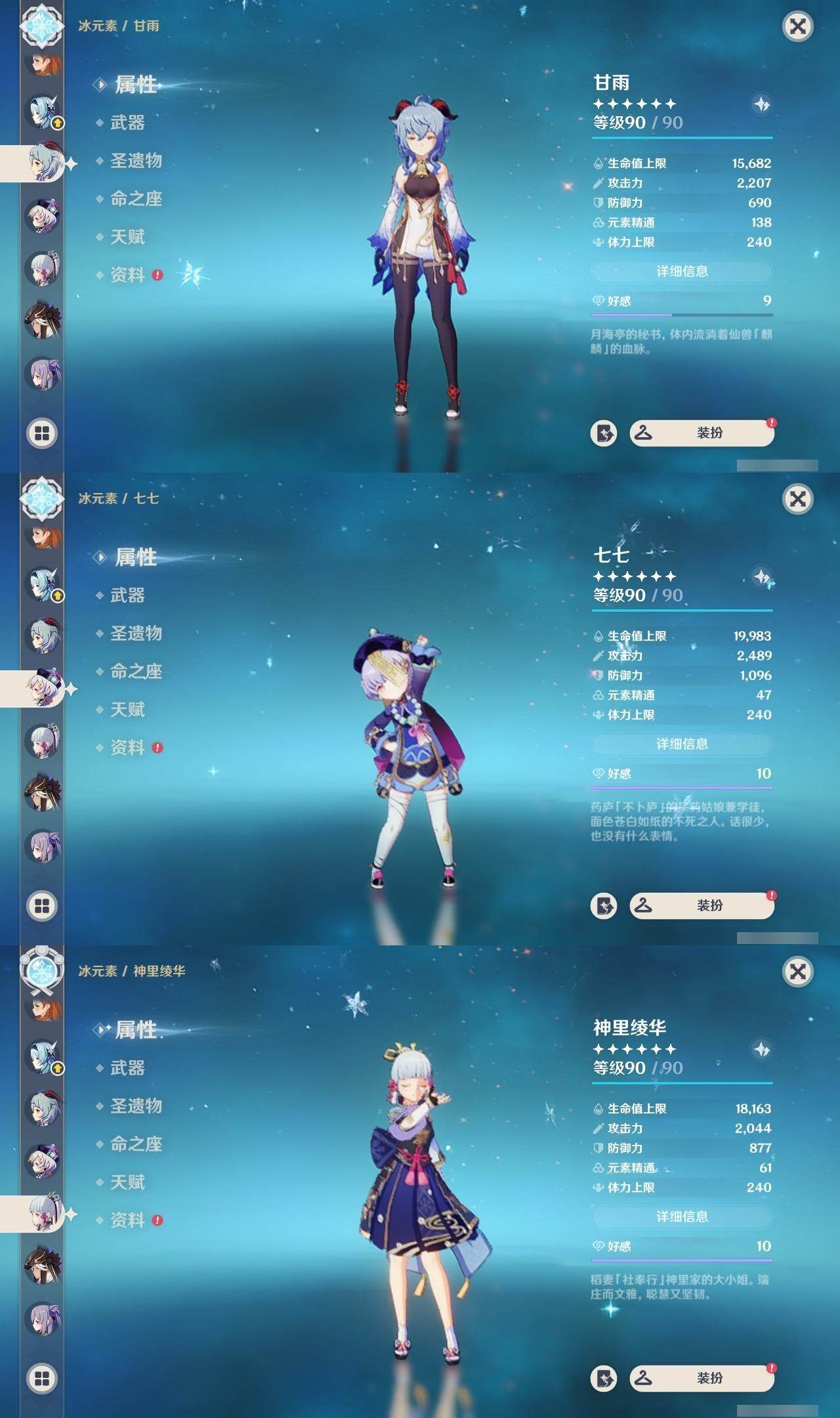Choose 天赋 in 甘雨's menu
The height and width of the screenshot is (1418, 840).
(x=127, y=237)
